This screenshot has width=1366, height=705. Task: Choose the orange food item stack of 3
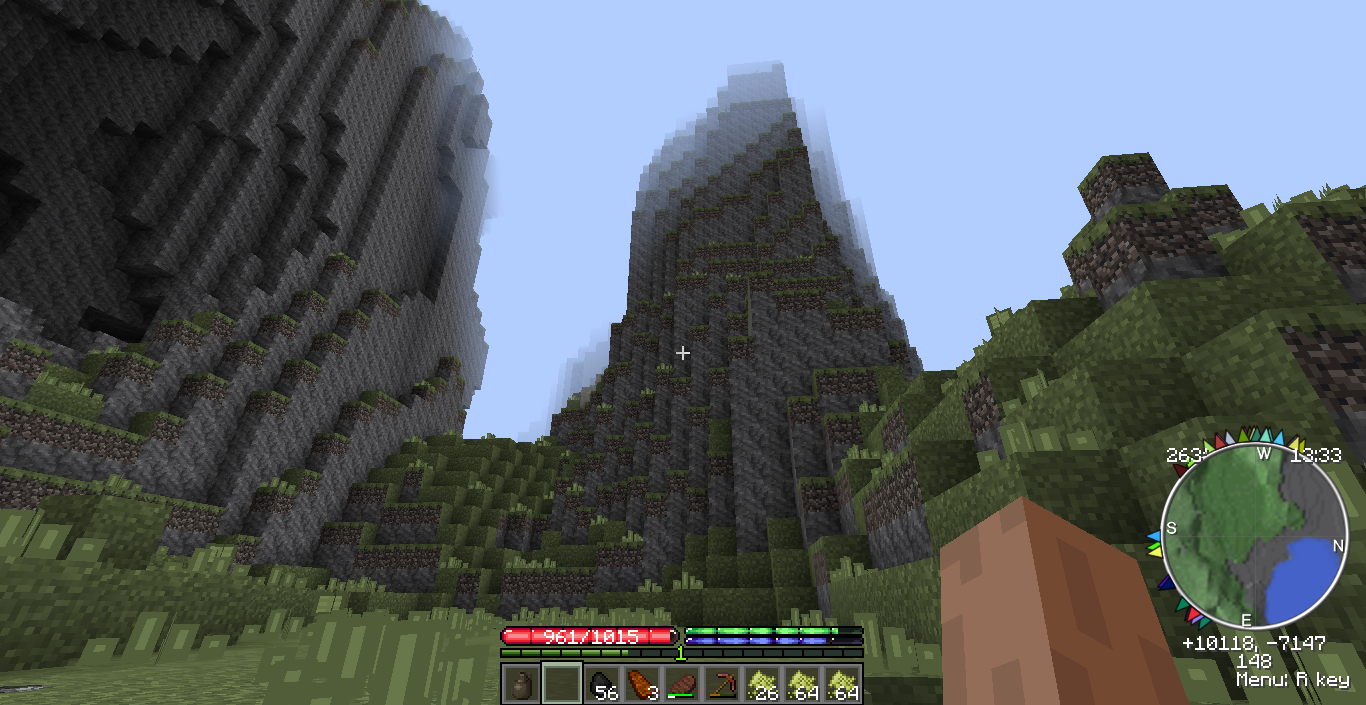pyautogui.click(x=642, y=685)
